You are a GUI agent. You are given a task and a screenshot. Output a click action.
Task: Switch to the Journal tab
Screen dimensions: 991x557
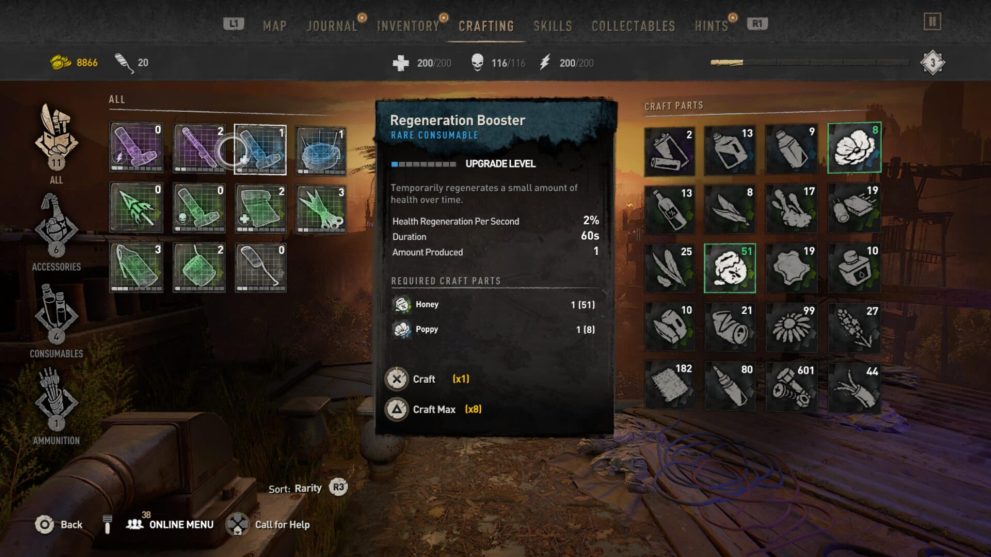point(332,25)
